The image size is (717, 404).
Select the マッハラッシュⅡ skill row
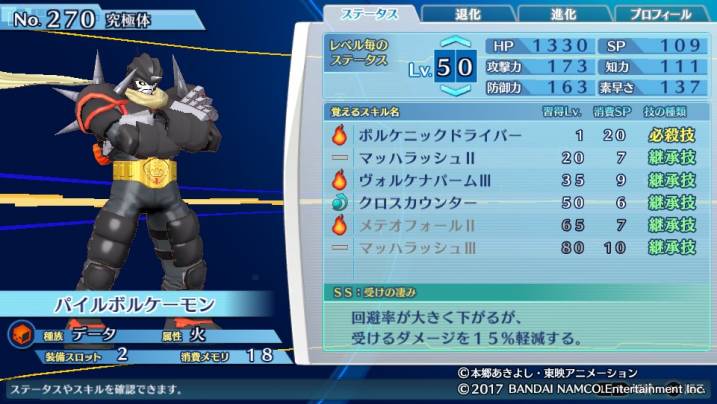[x=514, y=158]
